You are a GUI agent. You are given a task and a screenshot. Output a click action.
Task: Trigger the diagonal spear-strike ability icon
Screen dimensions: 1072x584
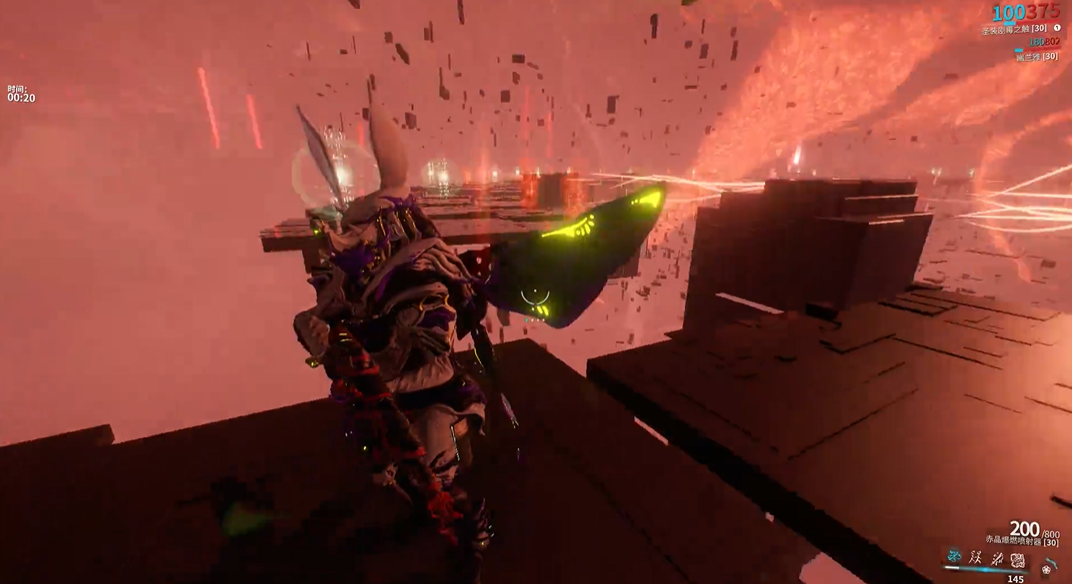(996, 557)
